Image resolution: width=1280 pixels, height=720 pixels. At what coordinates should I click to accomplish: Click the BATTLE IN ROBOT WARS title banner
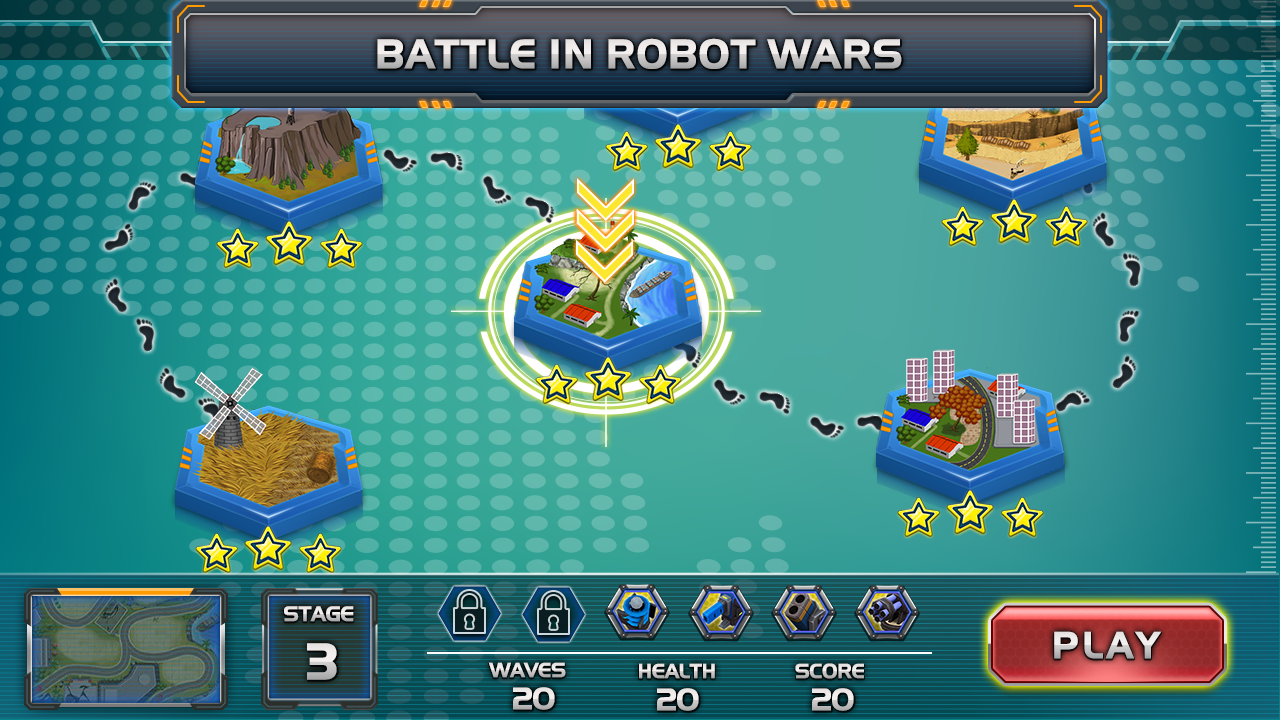[x=639, y=55]
